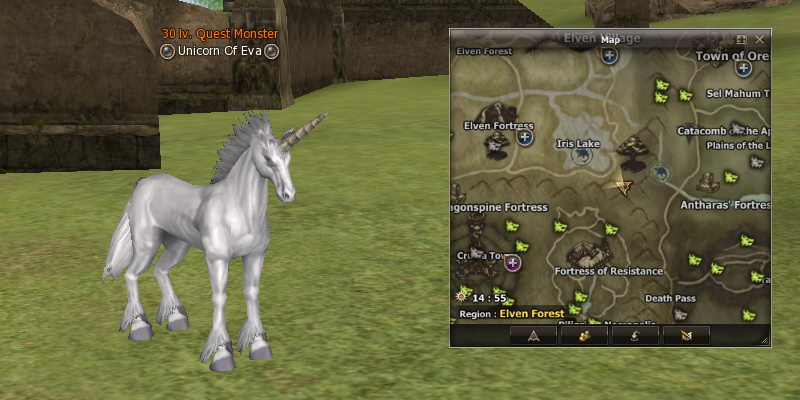The image size is (800, 400).
Task: Click the purple cross marker on map
Action: tap(513, 263)
